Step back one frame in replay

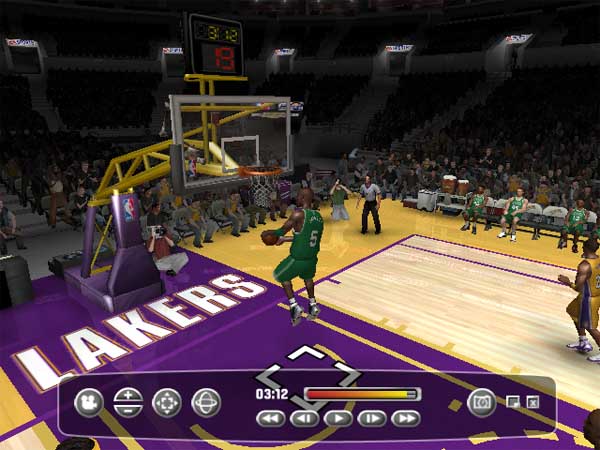pyautogui.click(x=304, y=418)
